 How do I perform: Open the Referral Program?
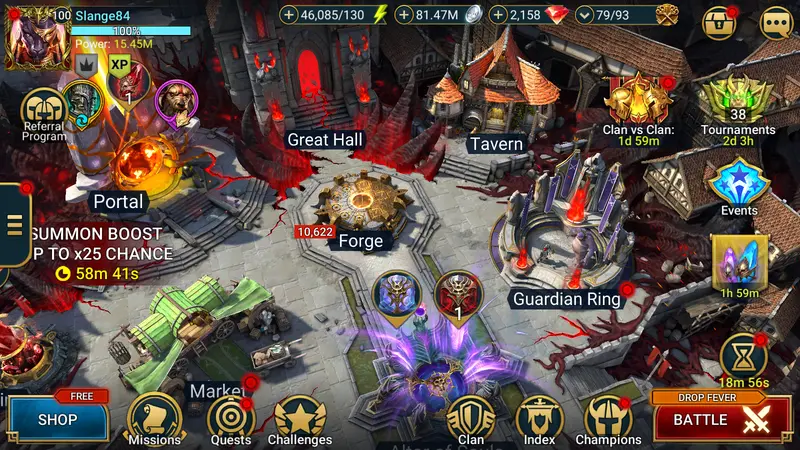click(x=43, y=113)
